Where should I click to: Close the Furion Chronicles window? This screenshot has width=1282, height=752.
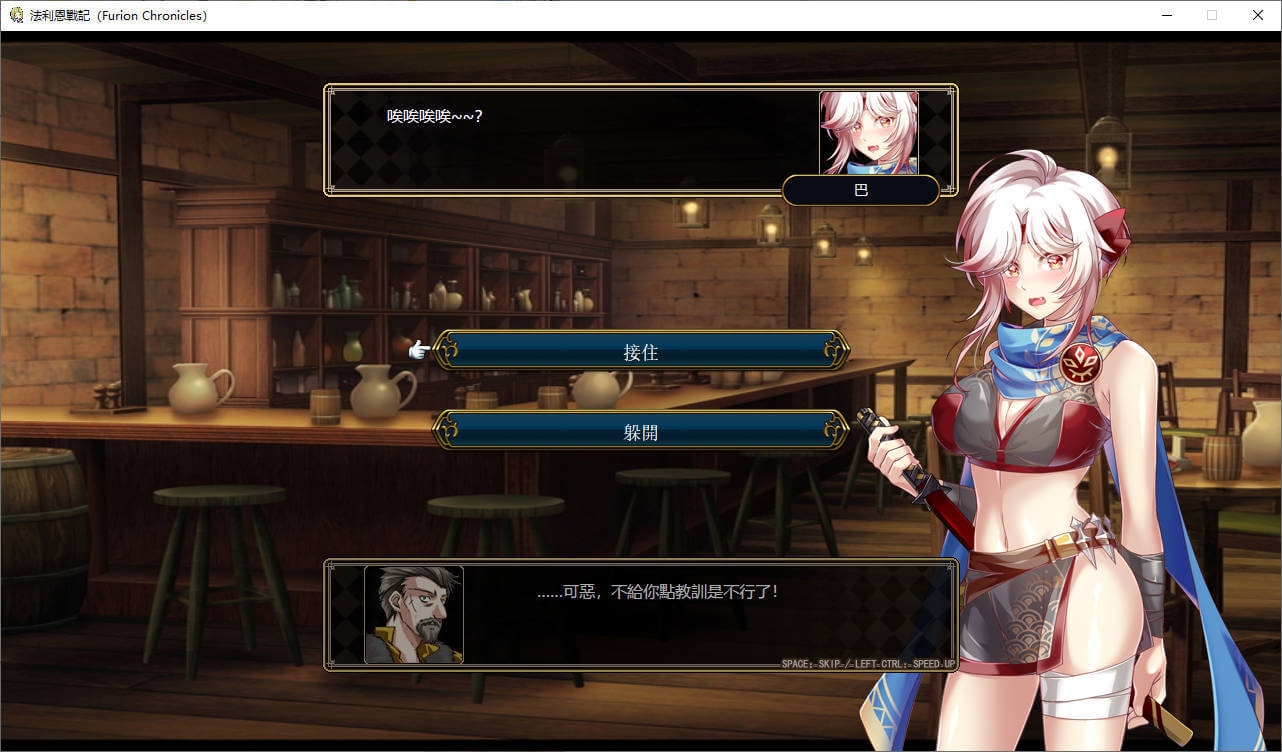(1258, 15)
